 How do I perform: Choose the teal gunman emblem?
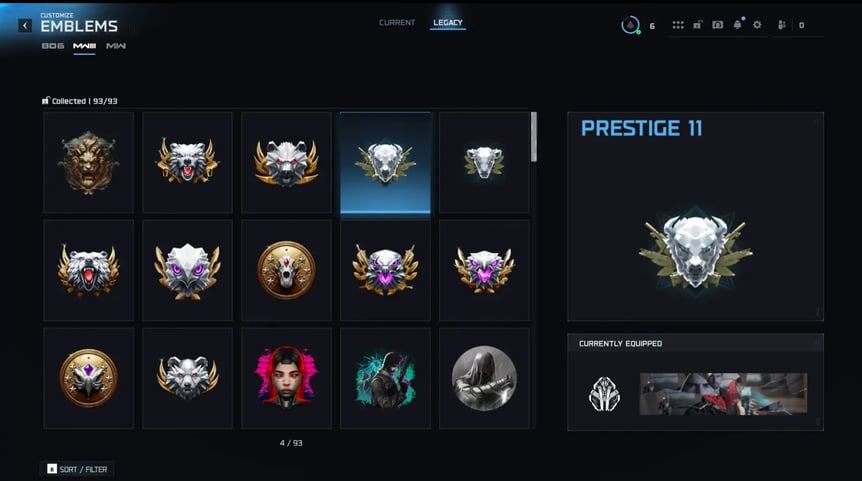[385, 378]
